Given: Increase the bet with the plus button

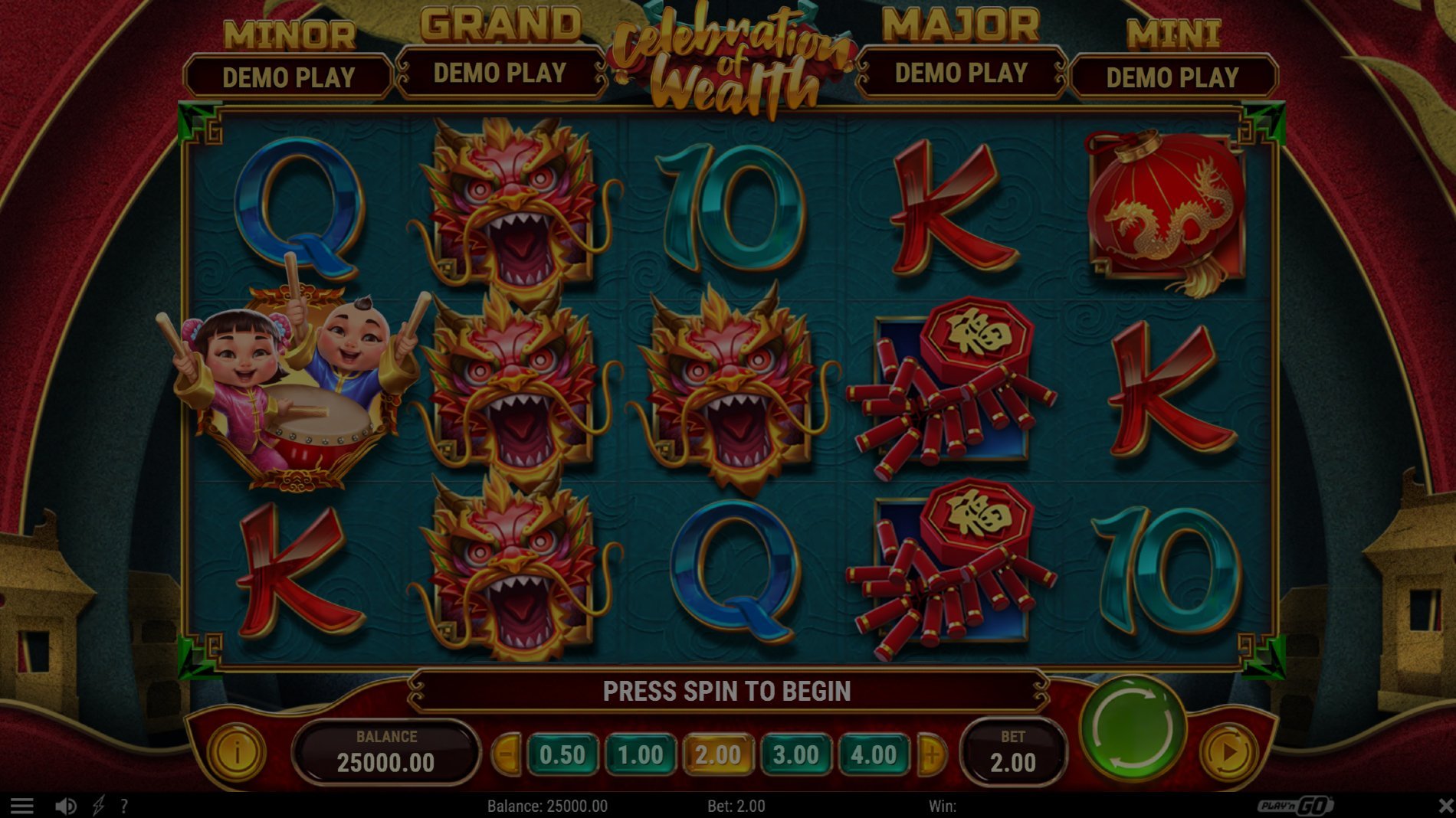Looking at the screenshot, I should [932, 755].
